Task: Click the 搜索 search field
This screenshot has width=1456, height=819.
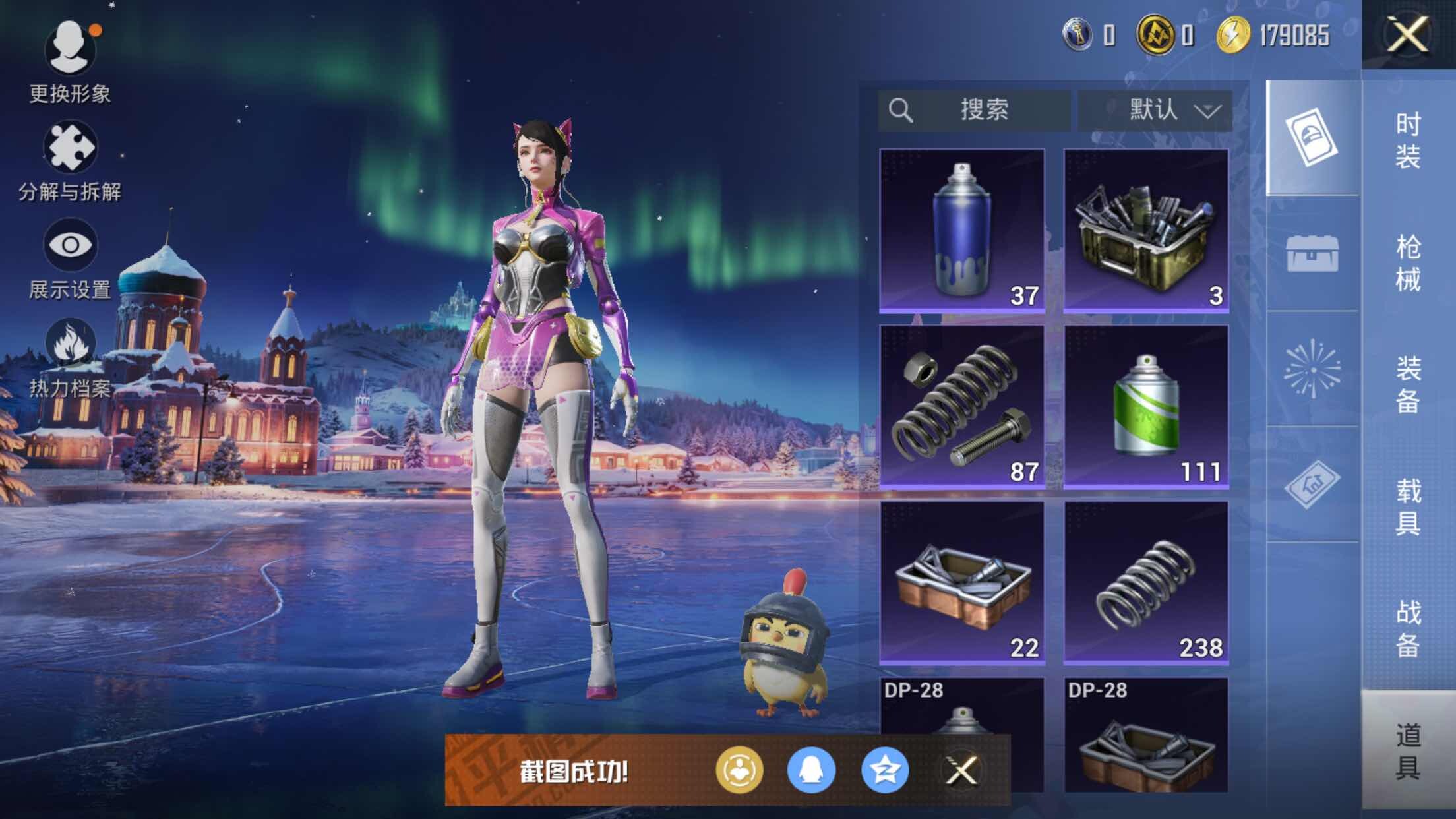Action: 975,109
